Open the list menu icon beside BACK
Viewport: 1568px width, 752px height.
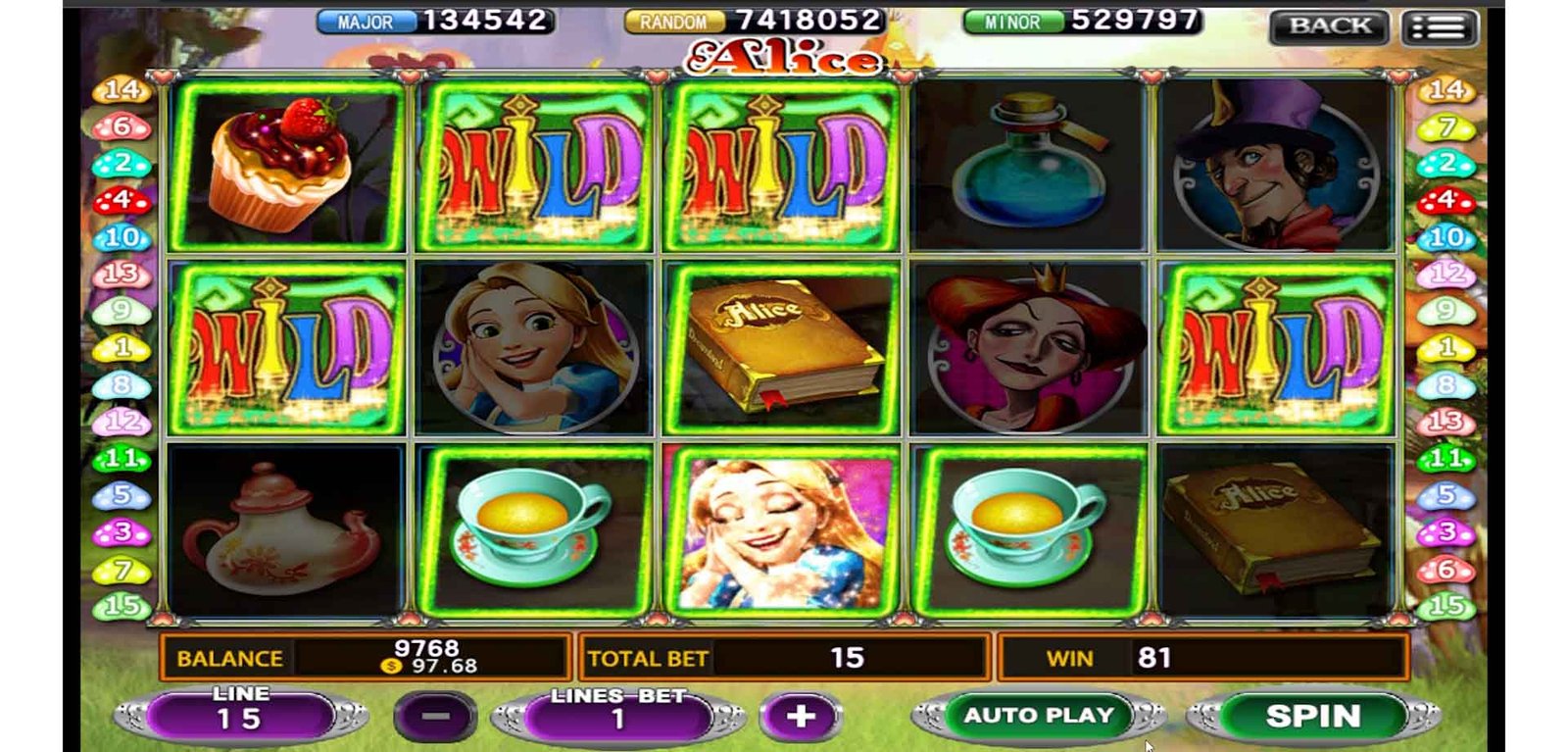click(1439, 27)
